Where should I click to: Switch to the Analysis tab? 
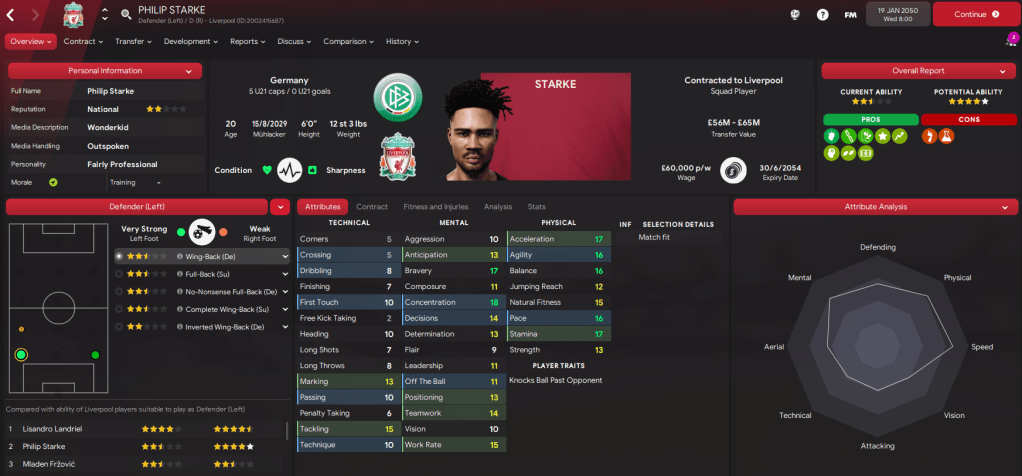click(x=497, y=207)
